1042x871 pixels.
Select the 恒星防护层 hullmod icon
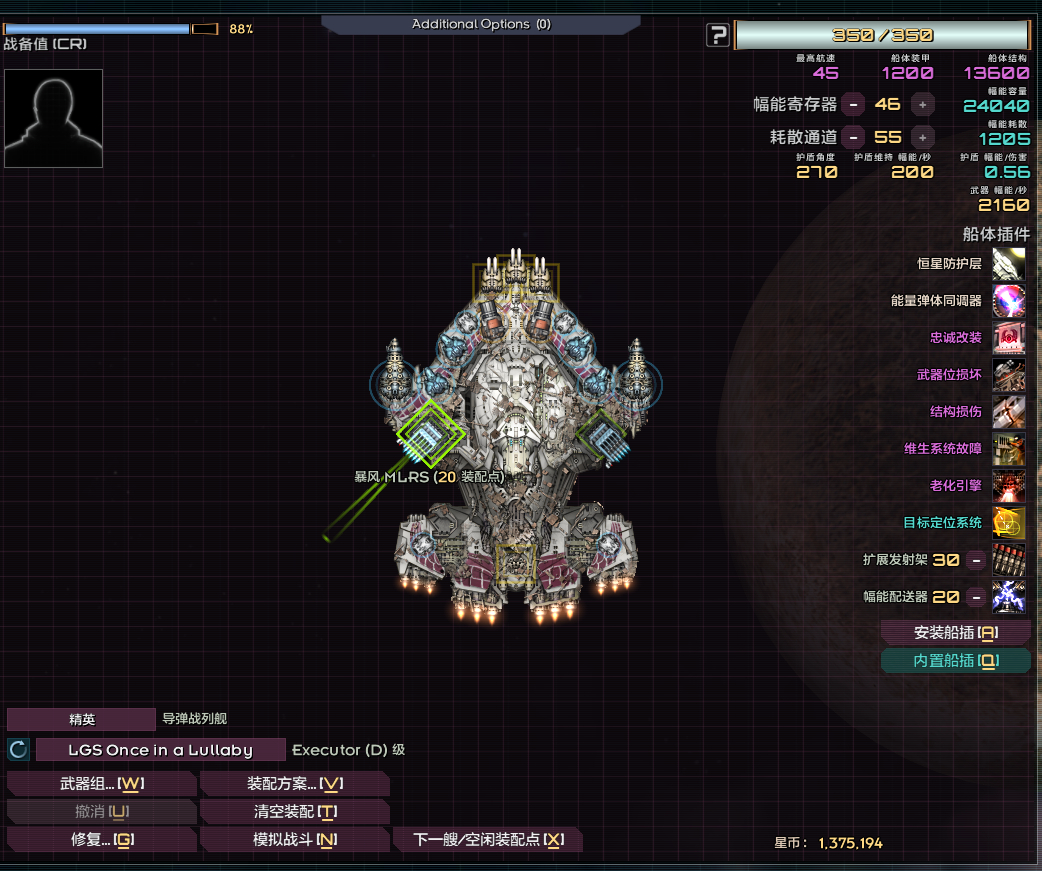(x=1009, y=264)
